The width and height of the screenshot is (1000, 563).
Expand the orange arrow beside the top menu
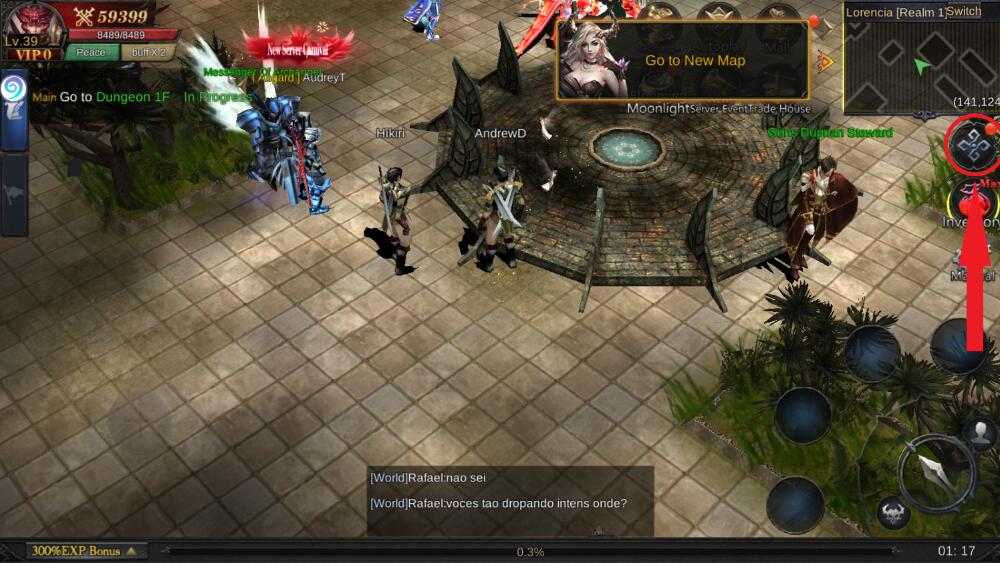825,62
